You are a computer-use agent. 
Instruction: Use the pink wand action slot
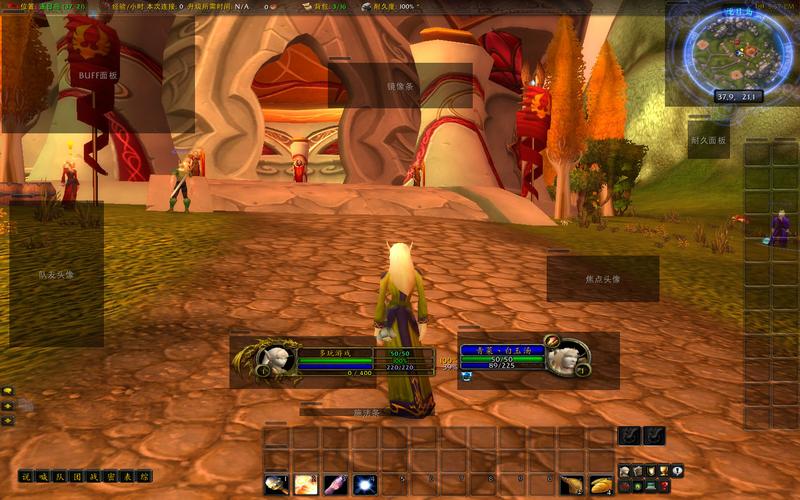[336, 484]
